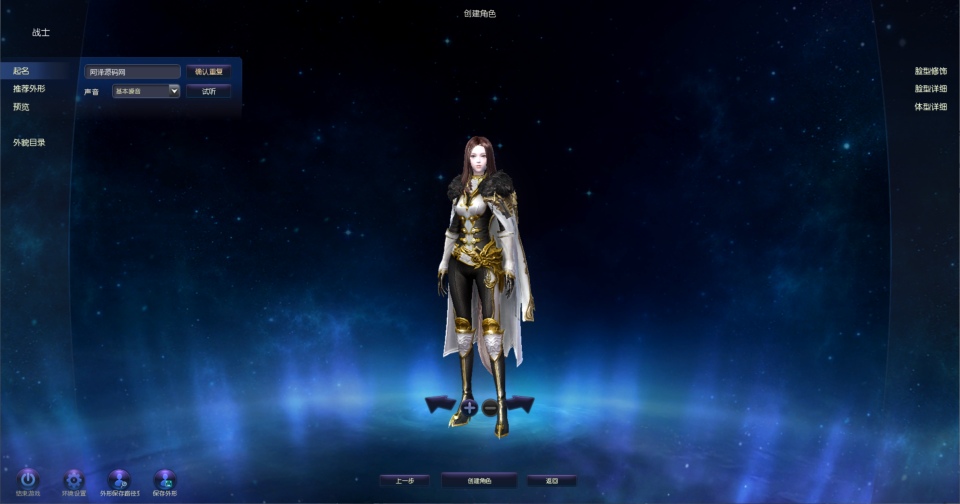This screenshot has width=960, height=504.
Task: Zoom out with the minus button
Action: [x=490, y=407]
